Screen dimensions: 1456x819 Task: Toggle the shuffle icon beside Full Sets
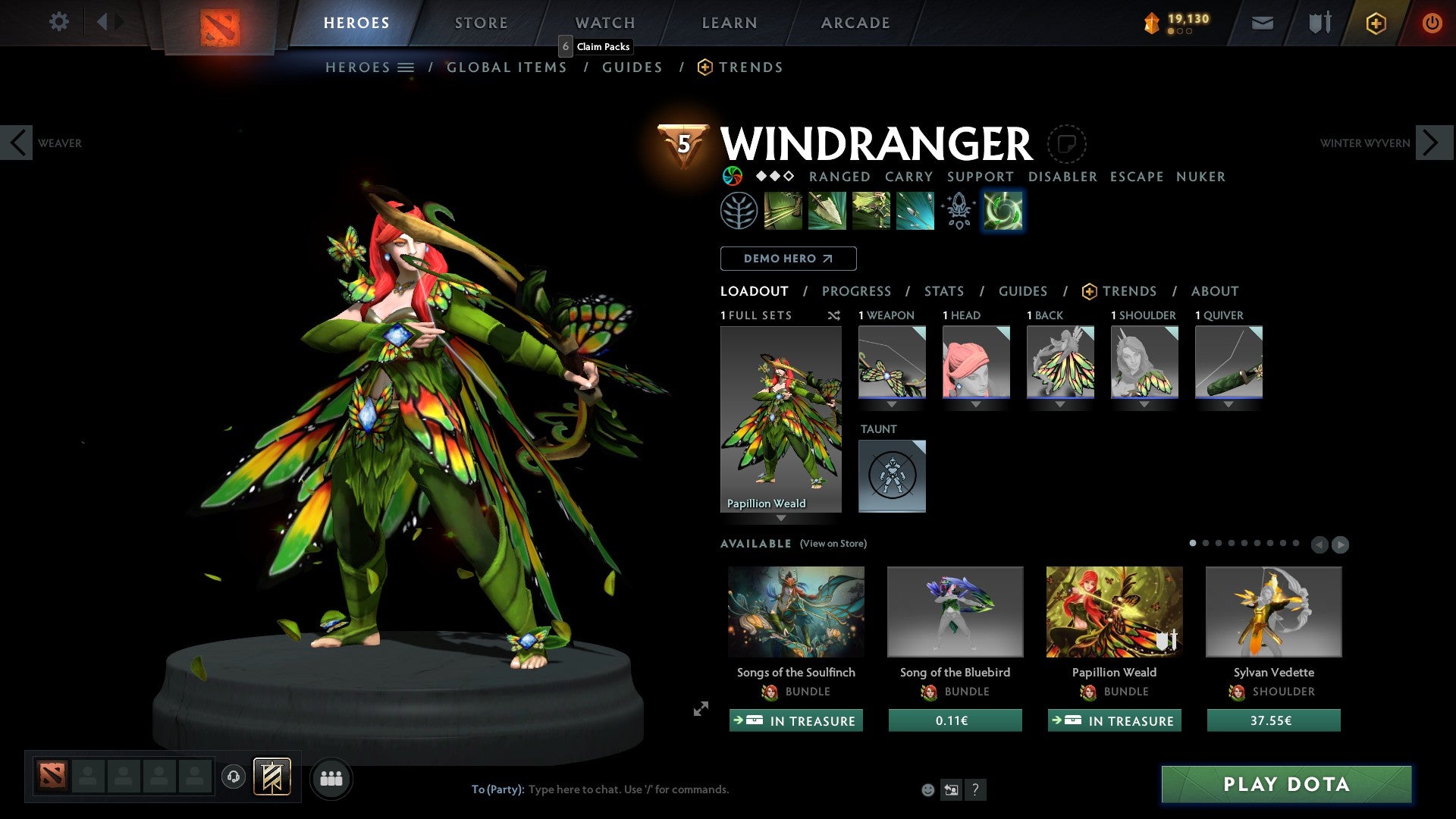pyautogui.click(x=834, y=315)
